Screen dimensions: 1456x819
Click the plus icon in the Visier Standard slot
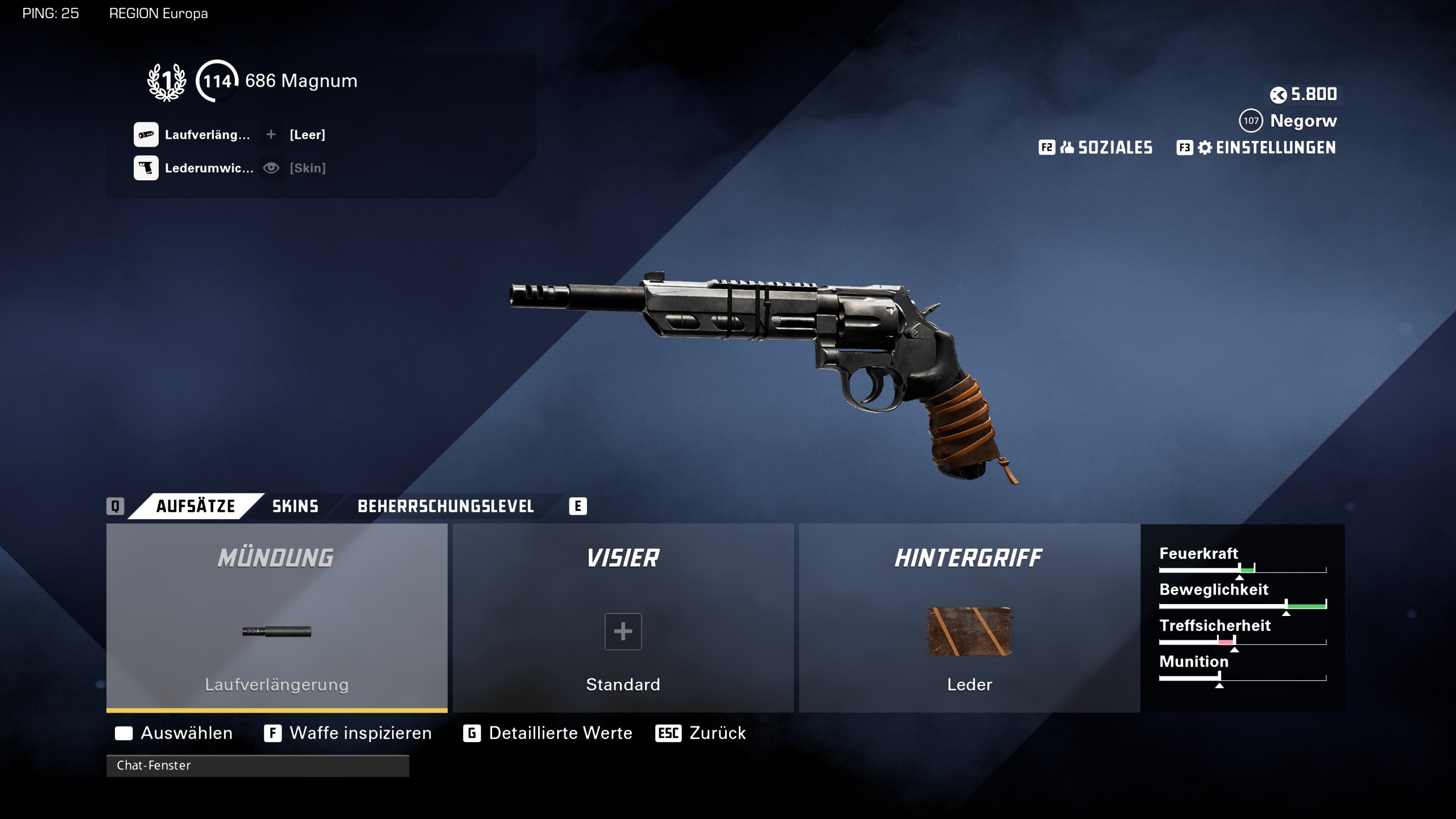coord(623,631)
